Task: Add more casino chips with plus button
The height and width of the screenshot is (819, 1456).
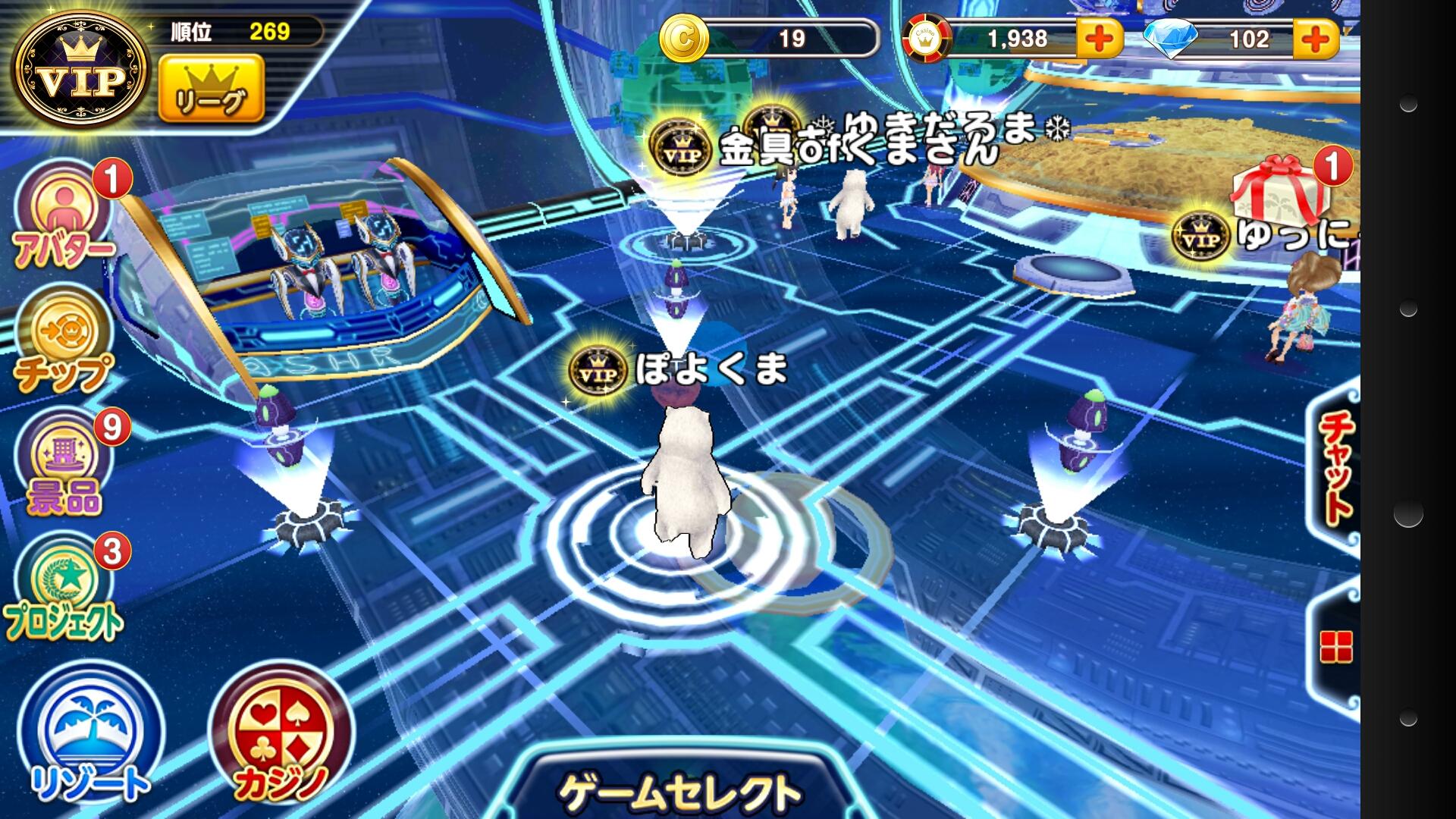Action: coord(1099,38)
